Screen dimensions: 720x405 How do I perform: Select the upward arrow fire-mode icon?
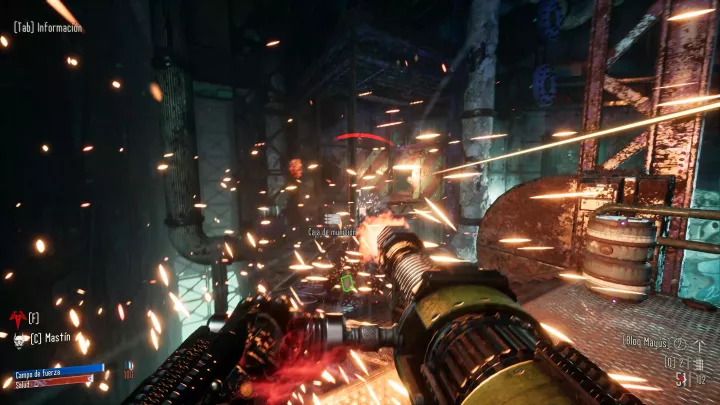click(x=701, y=344)
